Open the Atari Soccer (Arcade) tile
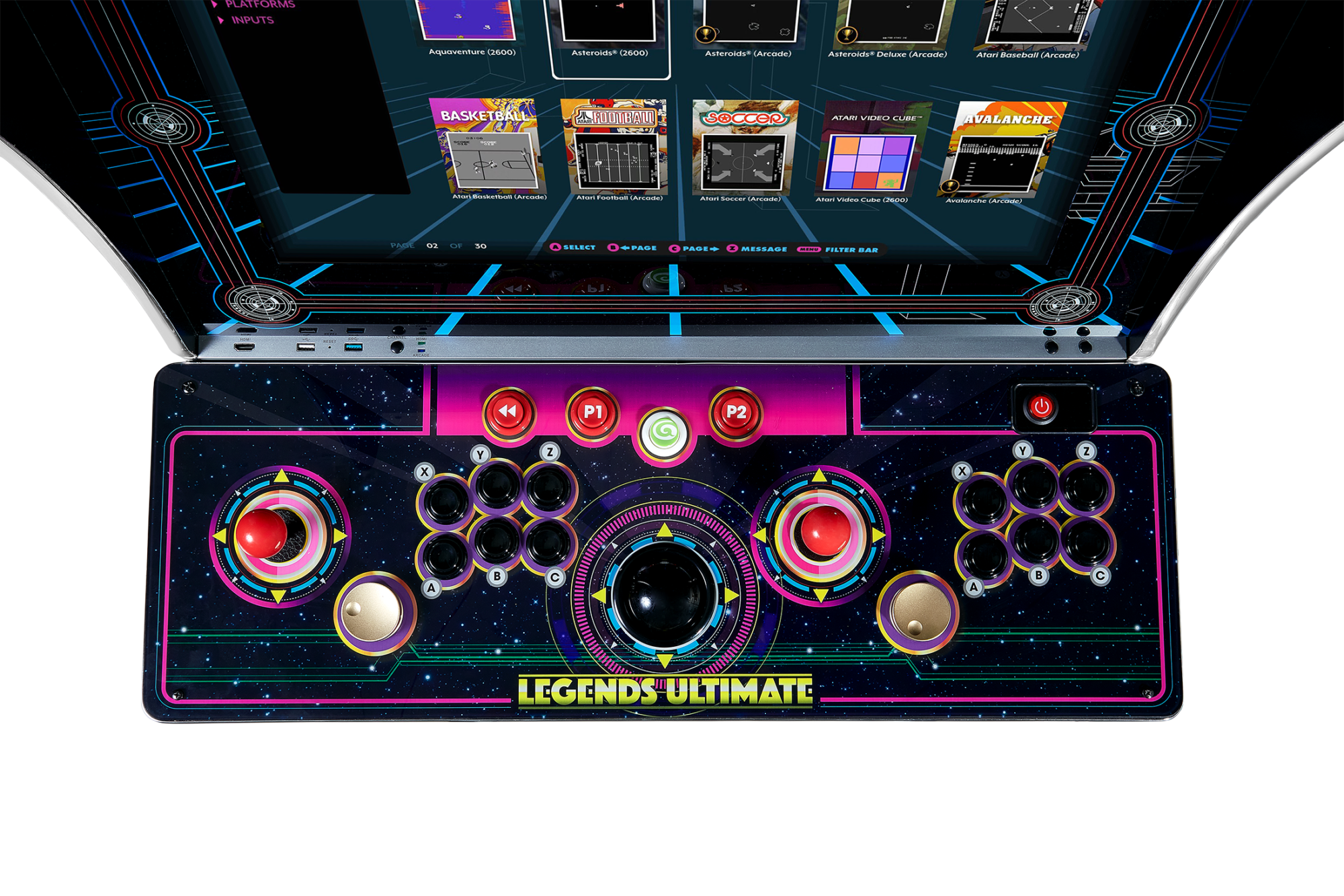The height and width of the screenshot is (896, 1344). 745,148
